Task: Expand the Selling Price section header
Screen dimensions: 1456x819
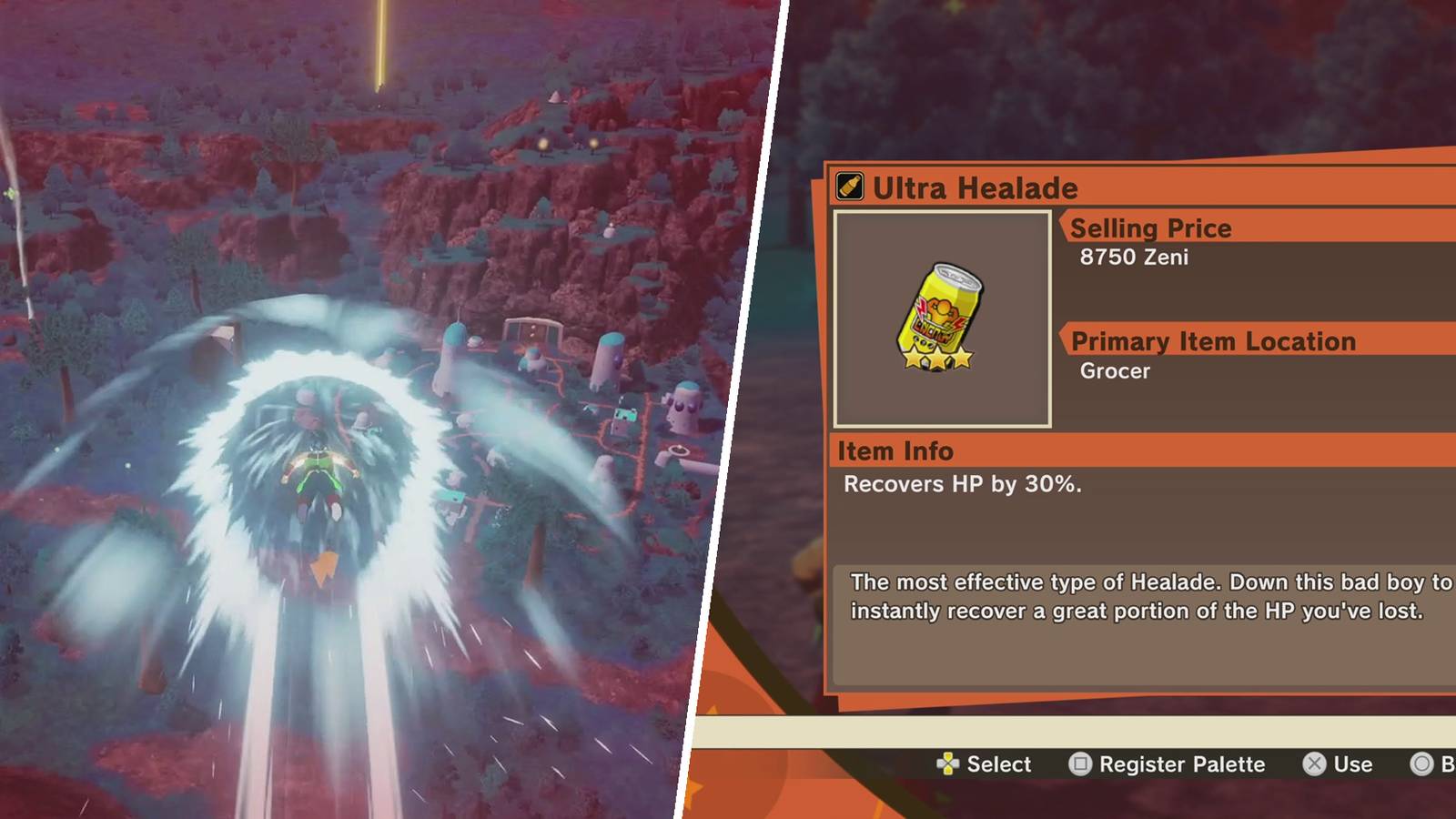Action: pyautogui.click(x=1150, y=227)
